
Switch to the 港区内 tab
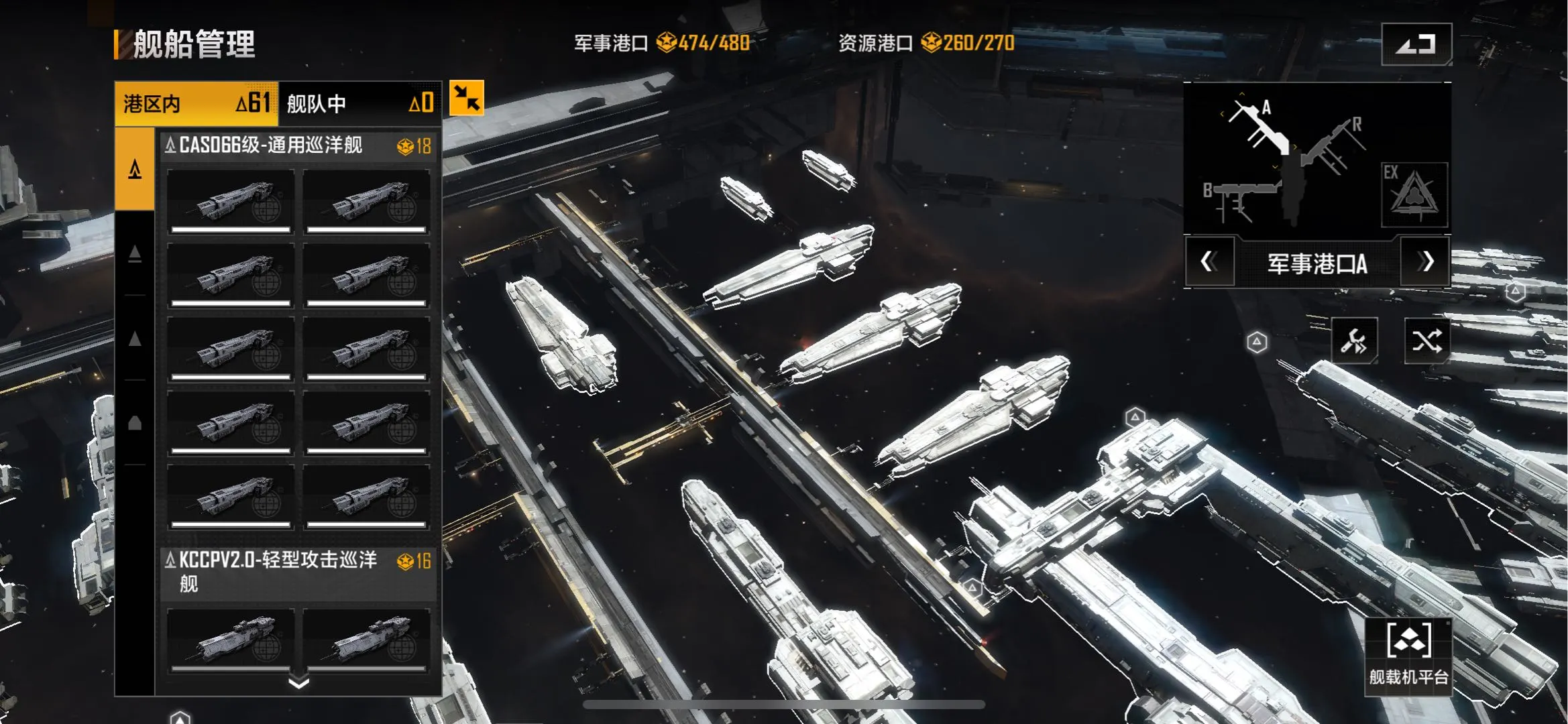(196, 104)
